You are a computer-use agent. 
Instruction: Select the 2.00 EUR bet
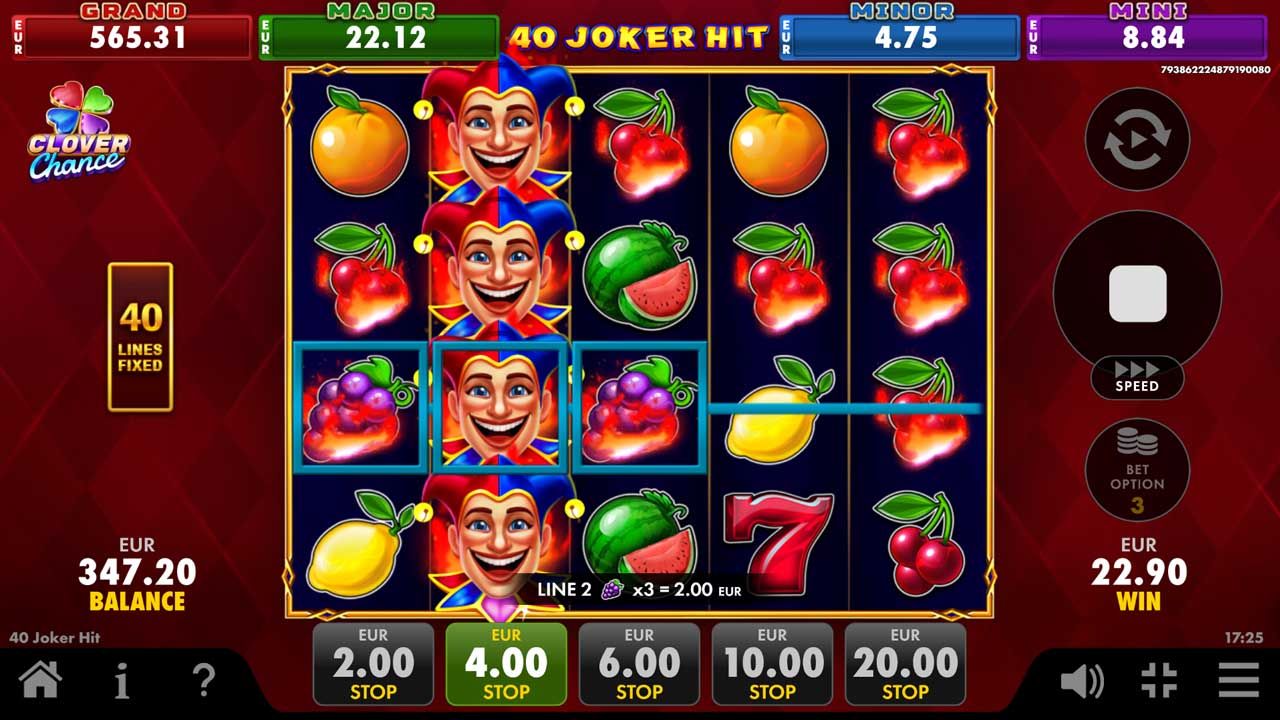tap(373, 662)
